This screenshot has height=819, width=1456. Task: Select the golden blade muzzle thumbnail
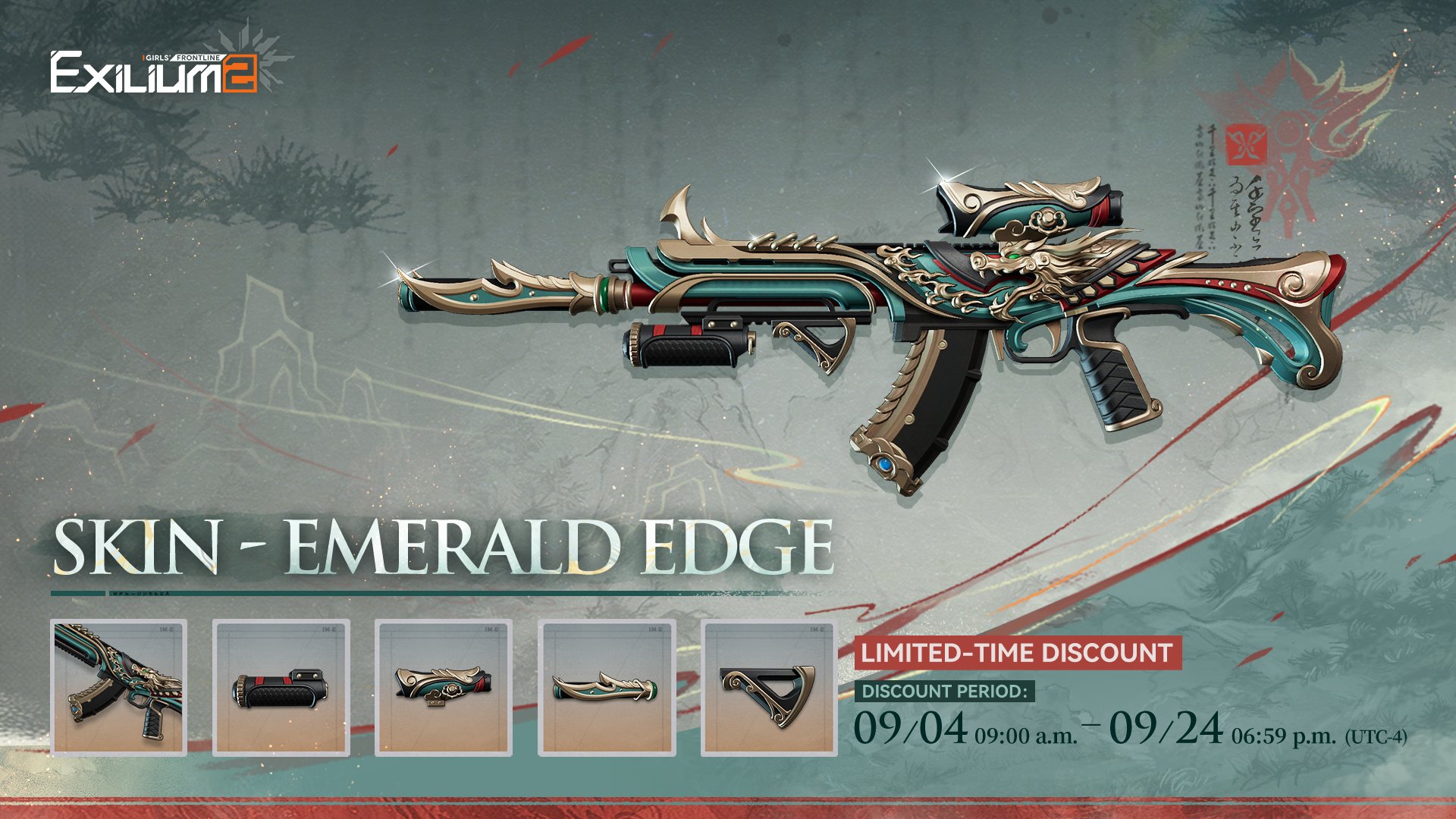(x=607, y=687)
